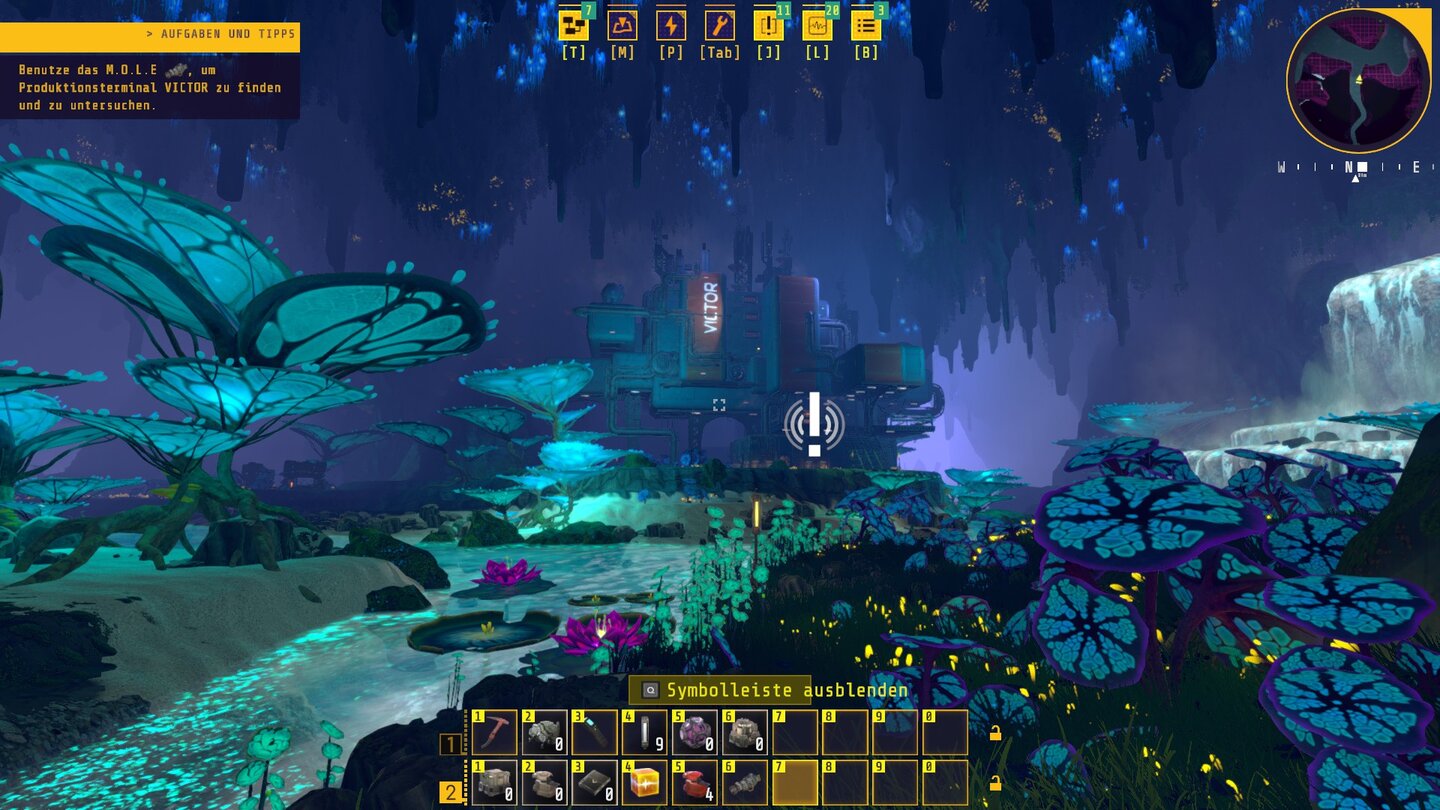Open the quest list [B] icon
The height and width of the screenshot is (810, 1440).
(865, 25)
